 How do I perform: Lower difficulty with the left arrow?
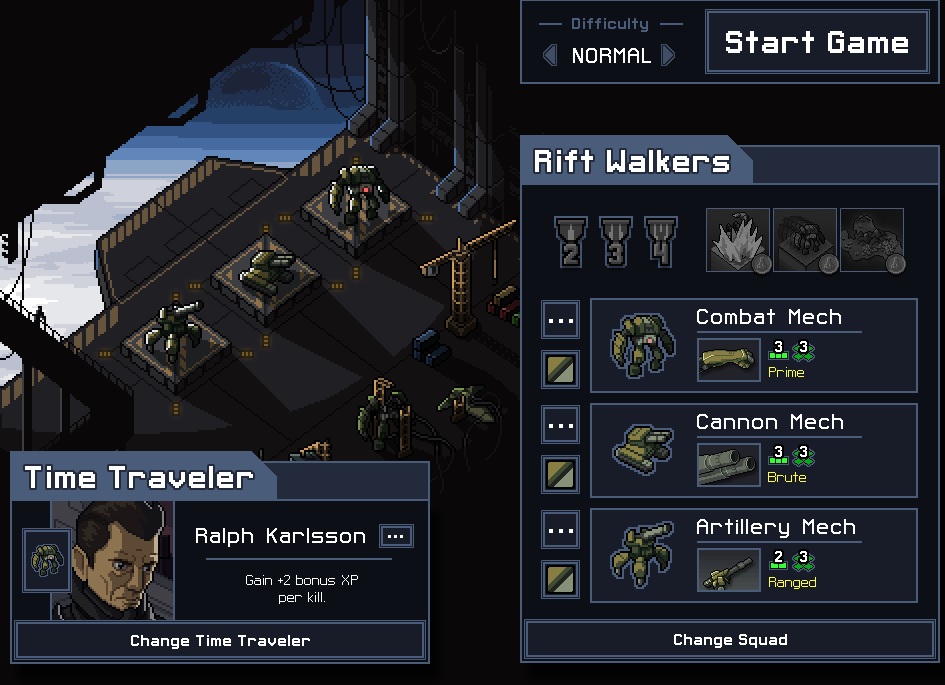click(549, 55)
